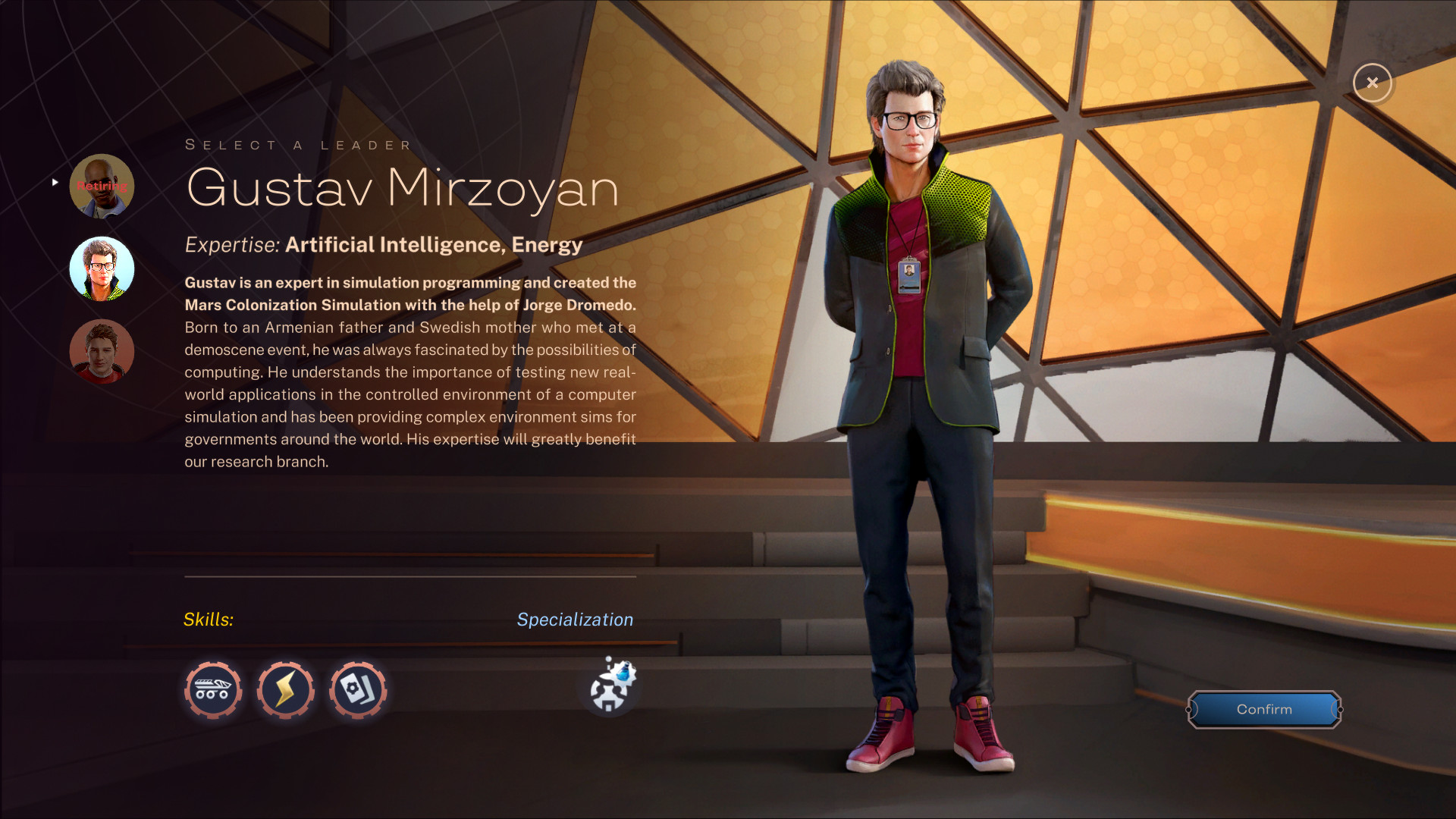
Task: Click the retiring text on the top portrait
Action: [x=101, y=185]
